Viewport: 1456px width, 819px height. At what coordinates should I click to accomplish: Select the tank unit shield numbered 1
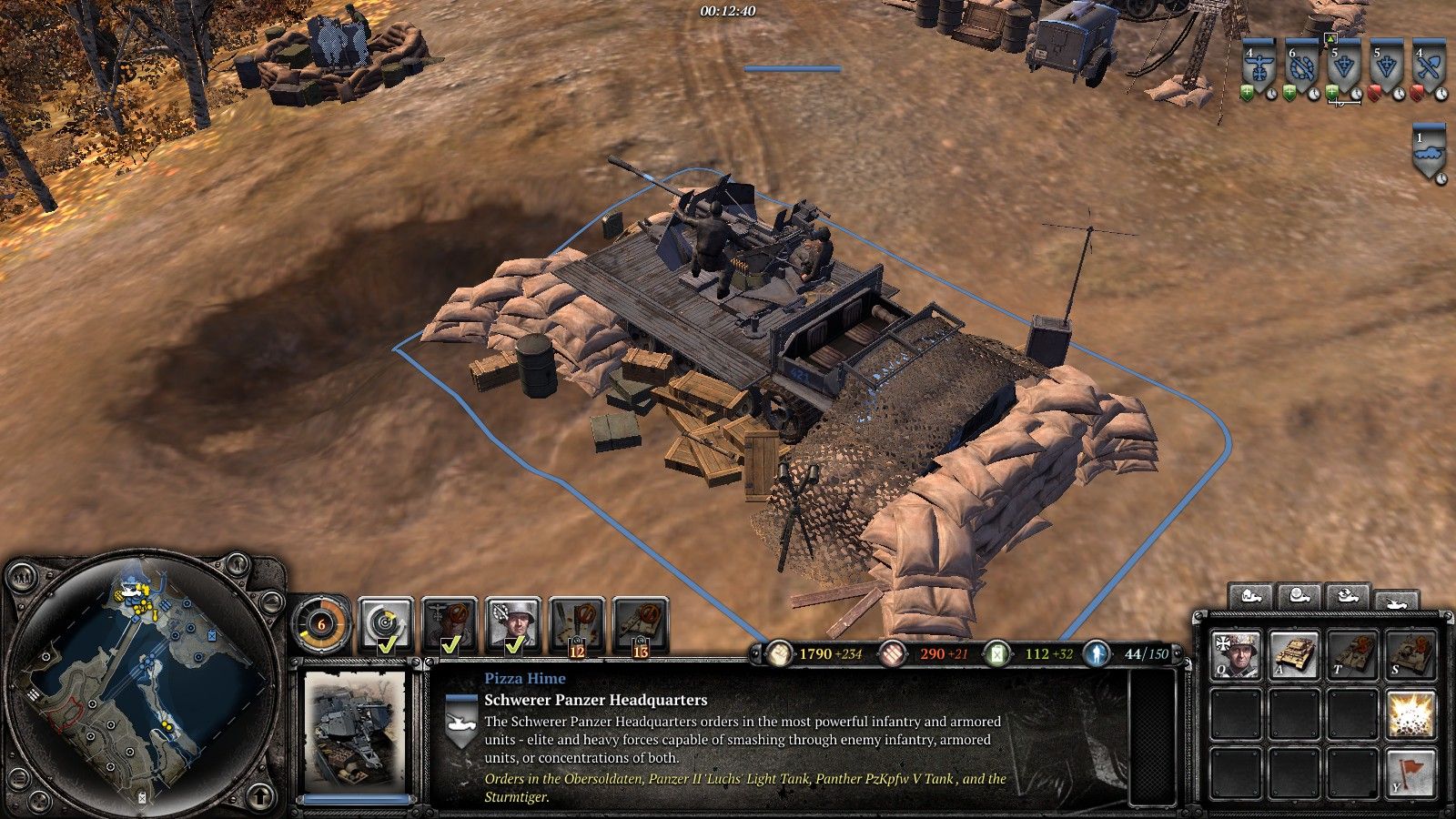(x=1431, y=155)
